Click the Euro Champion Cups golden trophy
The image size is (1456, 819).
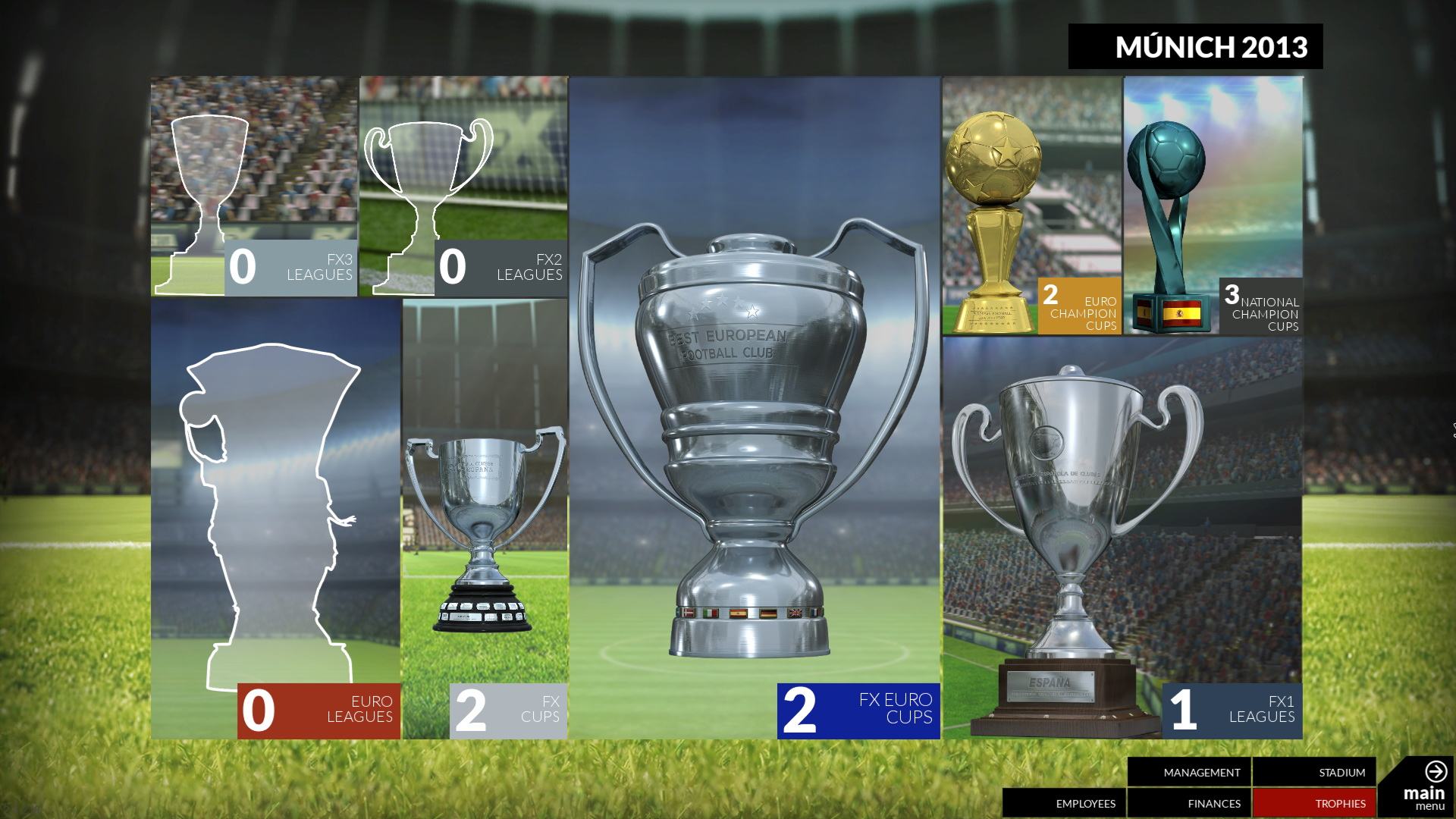[1031, 206]
